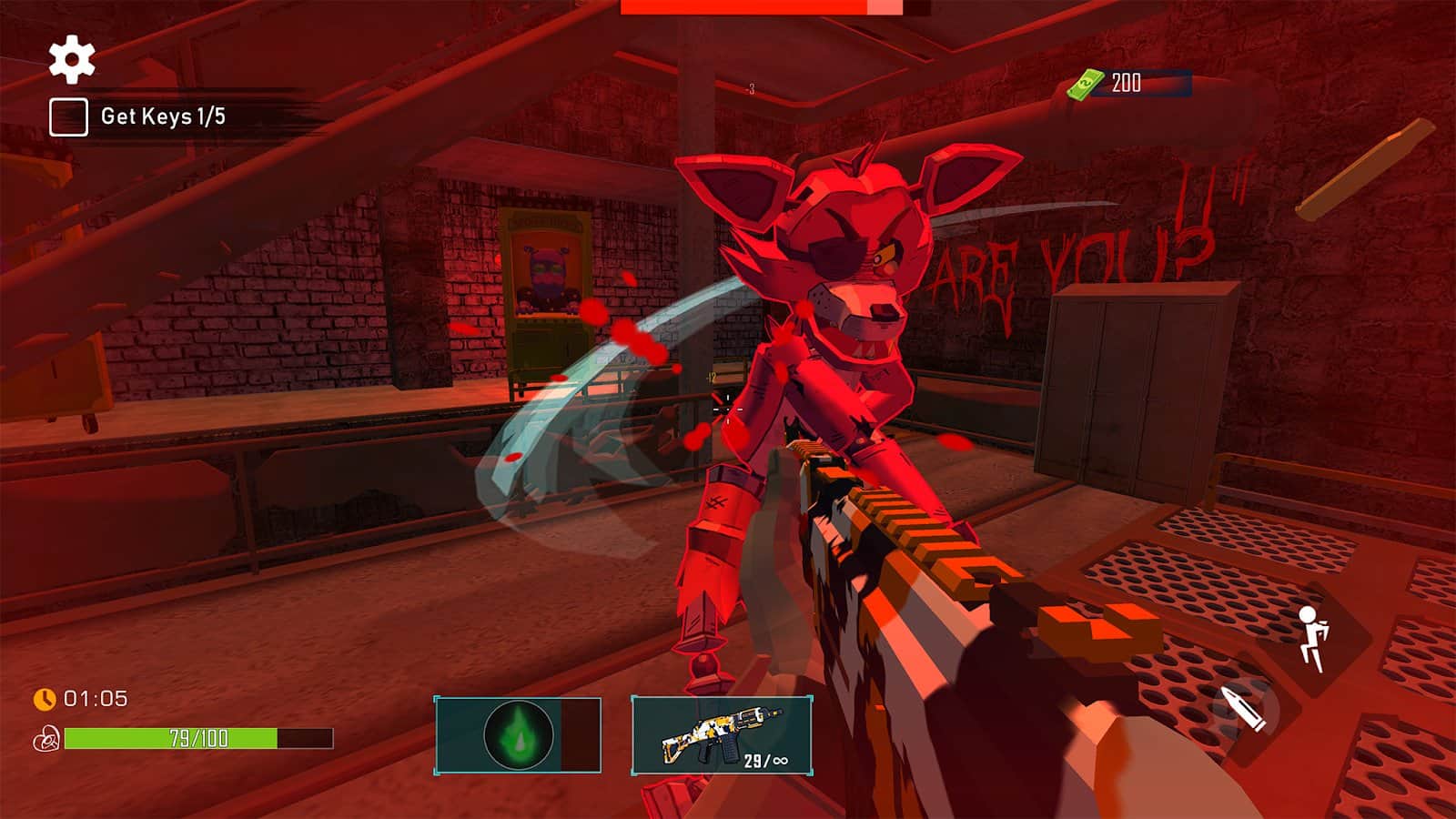This screenshot has height=819, width=1456.
Task: Click the crosshair at screen center
Action: [x=728, y=409]
